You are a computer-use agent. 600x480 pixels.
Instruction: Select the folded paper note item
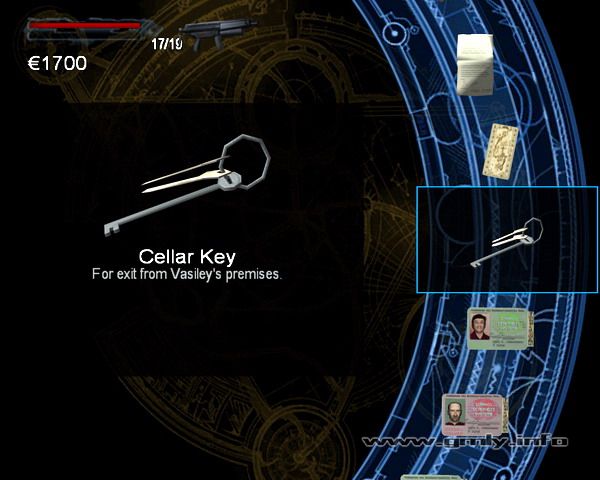pyautogui.click(x=478, y=65)
